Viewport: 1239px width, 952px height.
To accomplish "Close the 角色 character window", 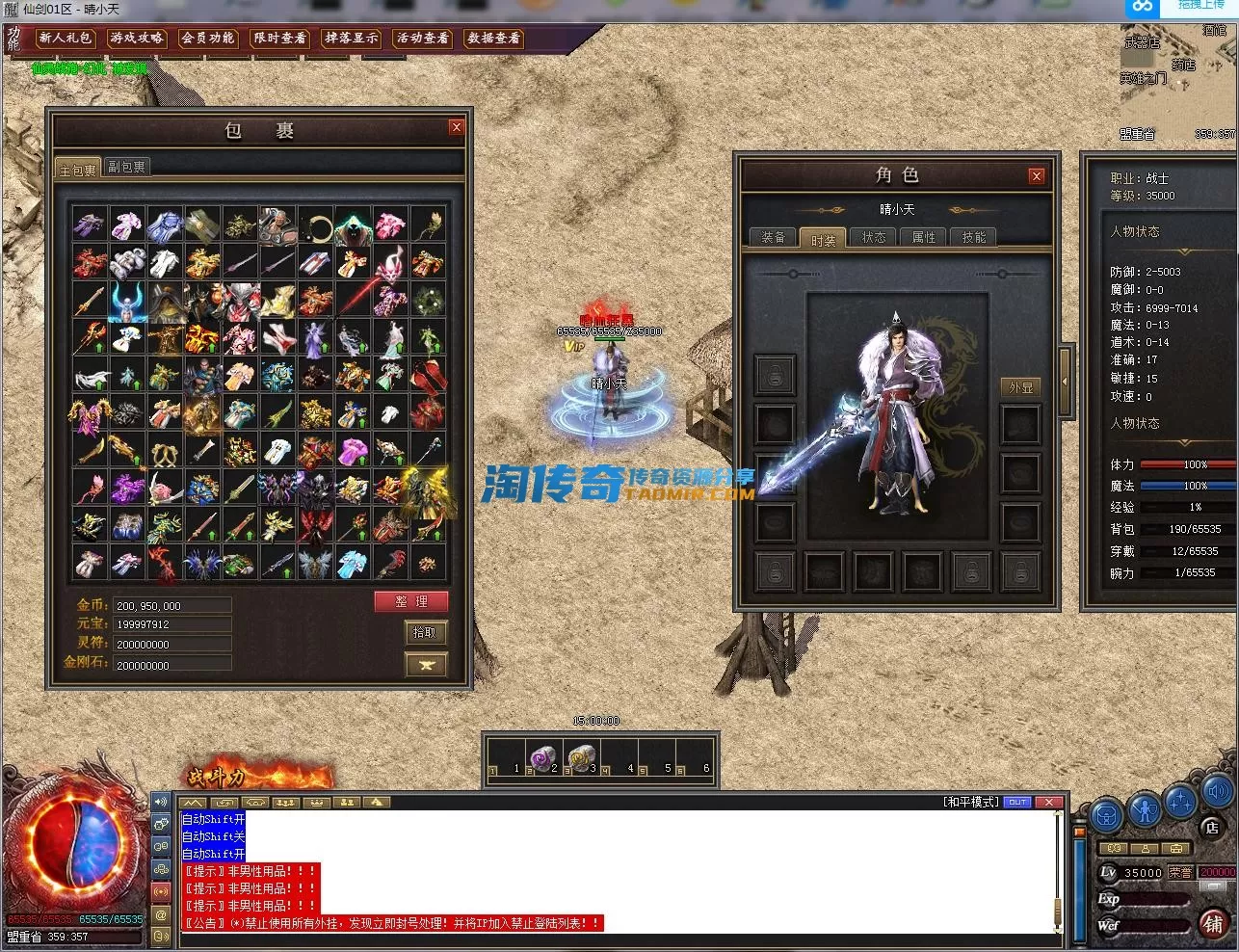I will (1037, 175).
